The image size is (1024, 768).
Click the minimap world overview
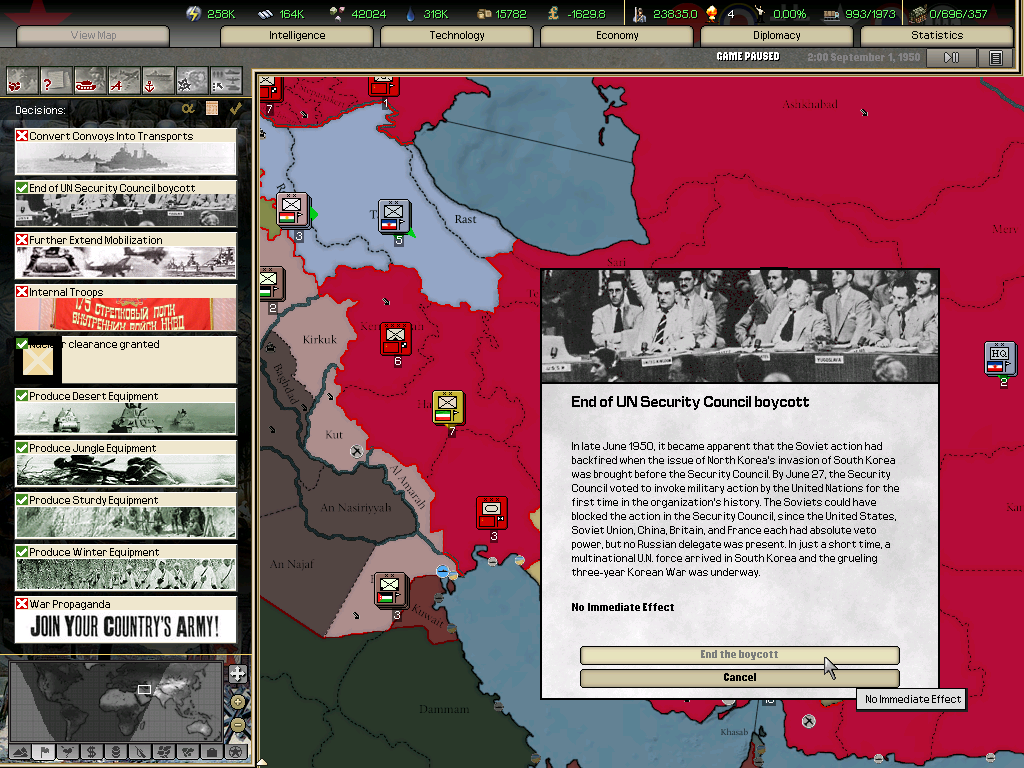coord(115,700)
